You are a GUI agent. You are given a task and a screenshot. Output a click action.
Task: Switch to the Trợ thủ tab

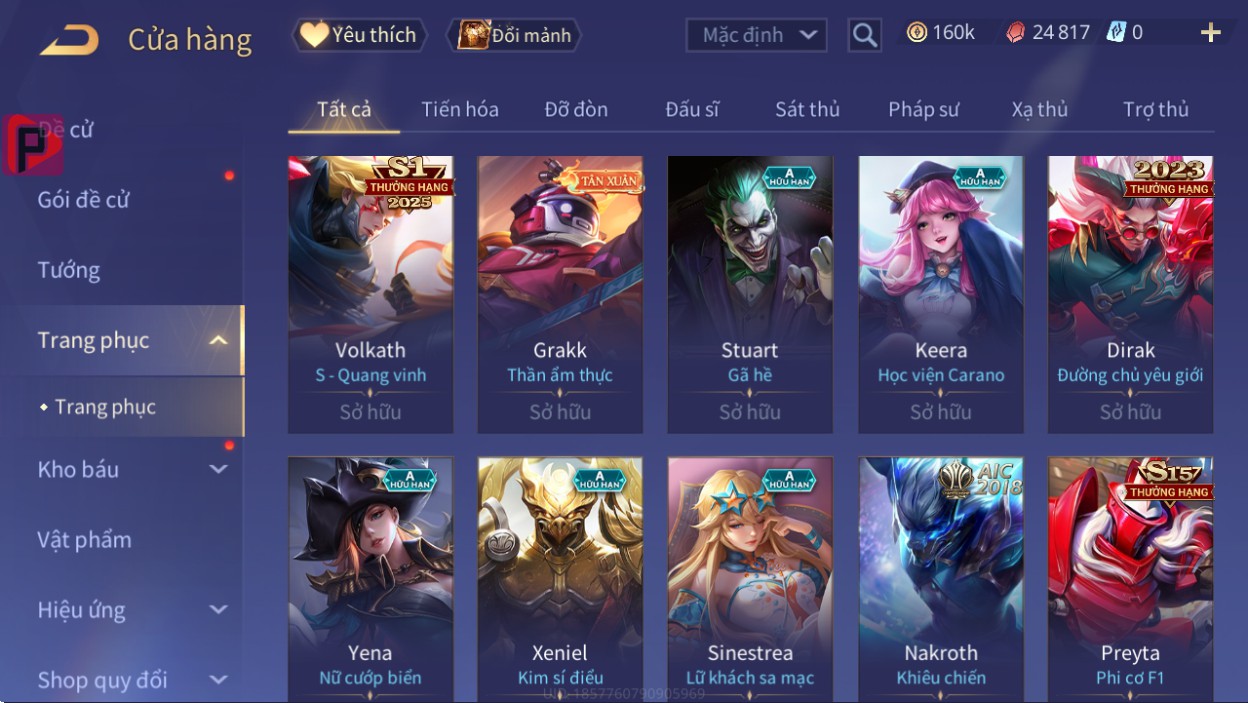[1155, 109]
